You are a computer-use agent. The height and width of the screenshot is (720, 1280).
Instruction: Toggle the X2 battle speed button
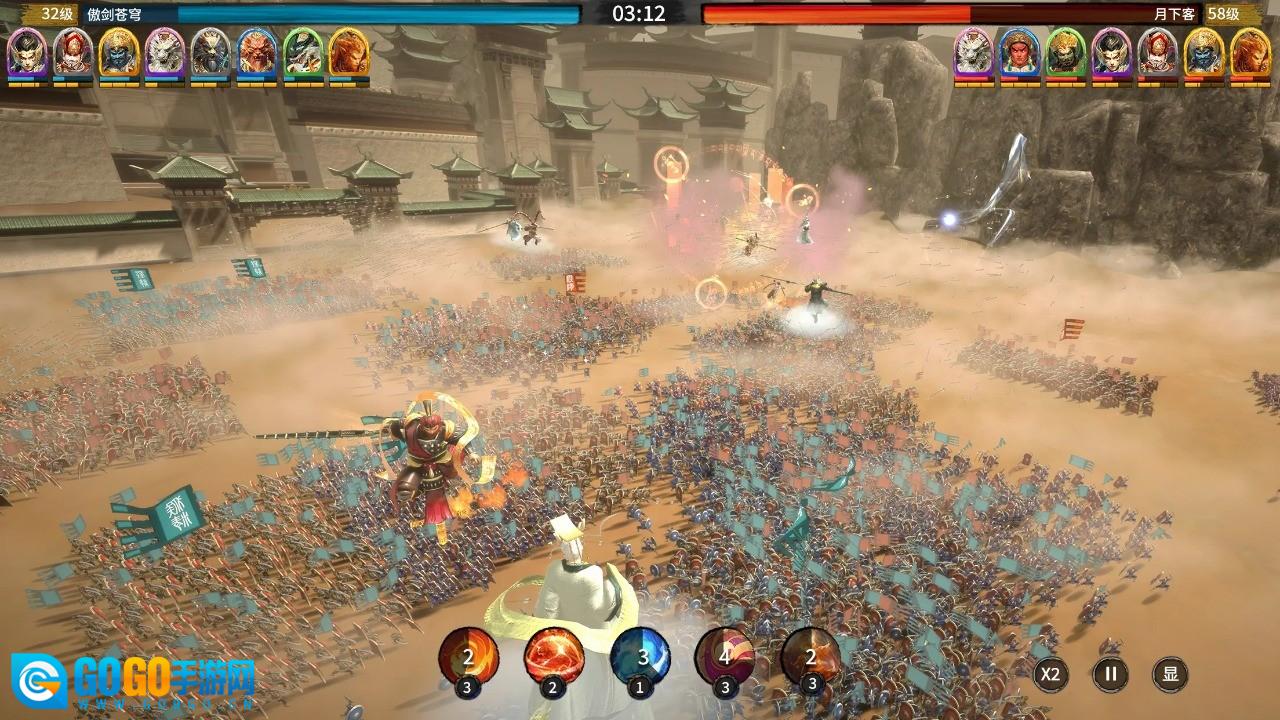(1049, 674)
